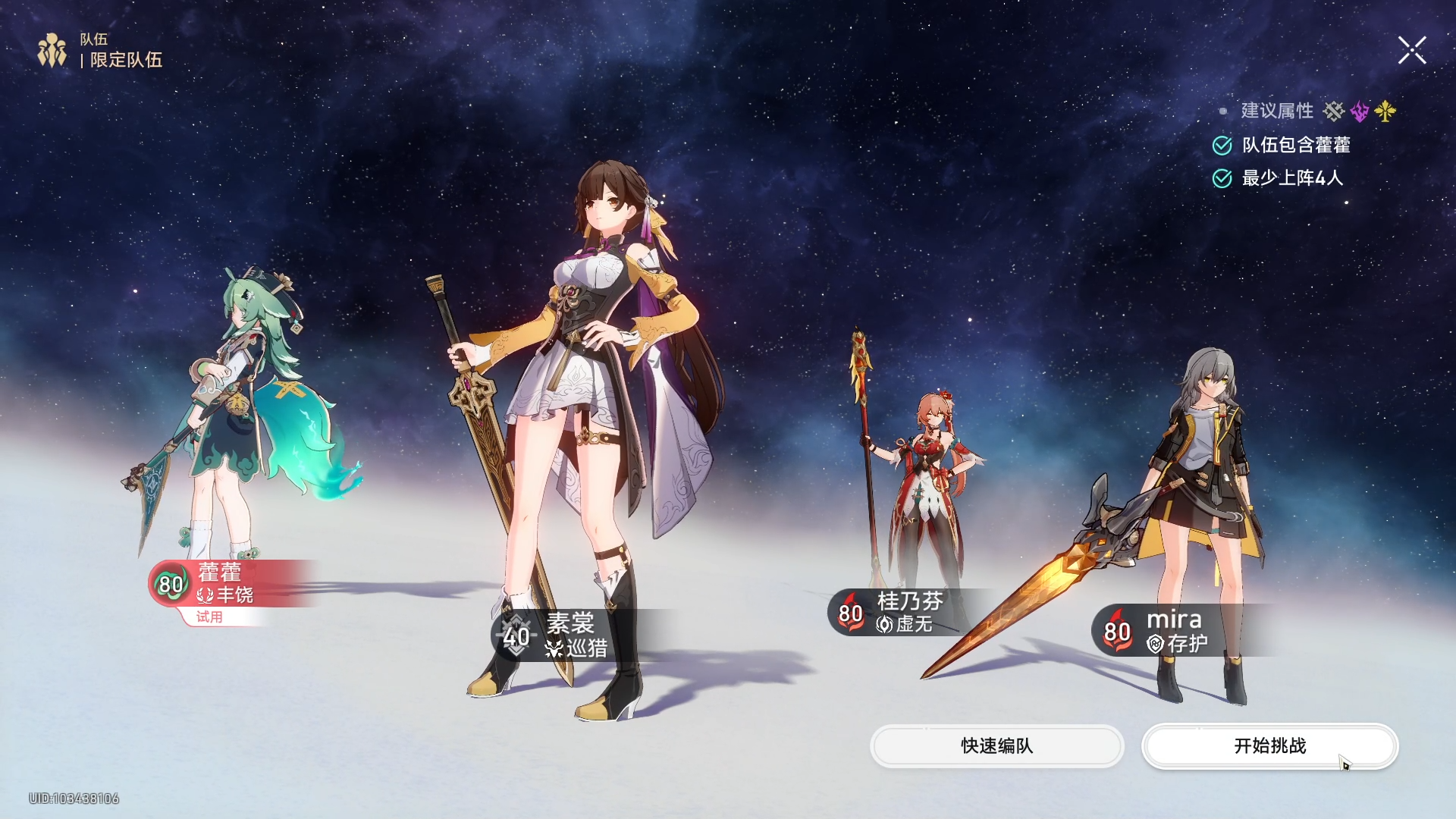Click the Hunt path icon under 素裳
This screenshot has width=1456, height=819.
553,649
